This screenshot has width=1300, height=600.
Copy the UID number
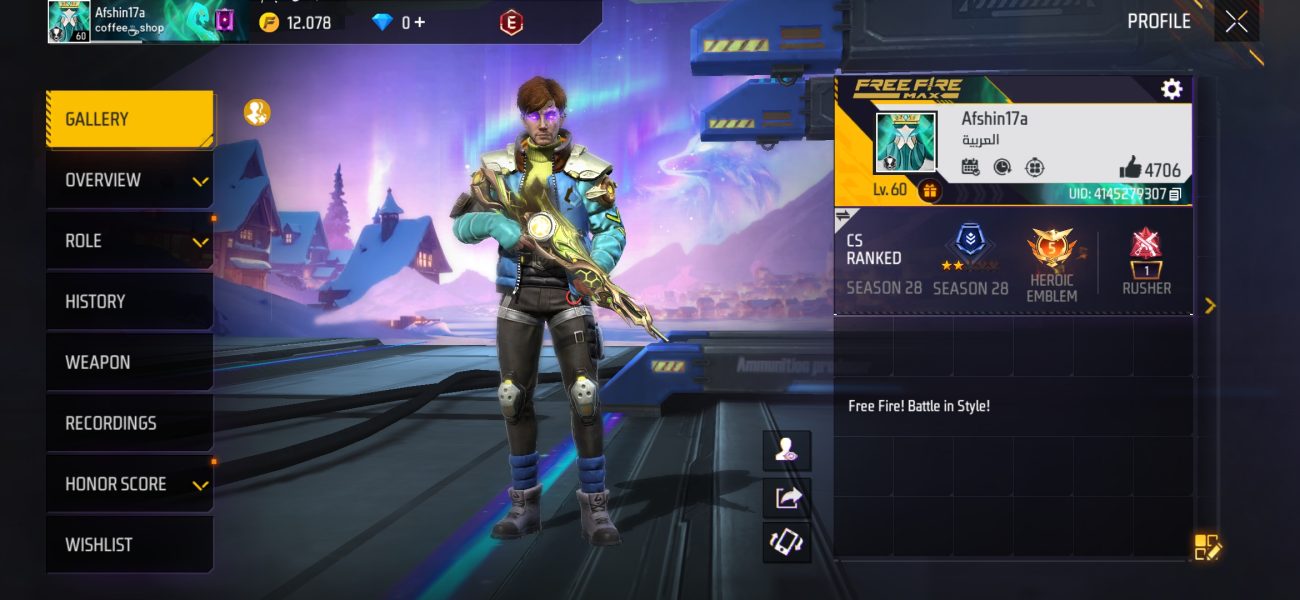(x=1175, y=194)
